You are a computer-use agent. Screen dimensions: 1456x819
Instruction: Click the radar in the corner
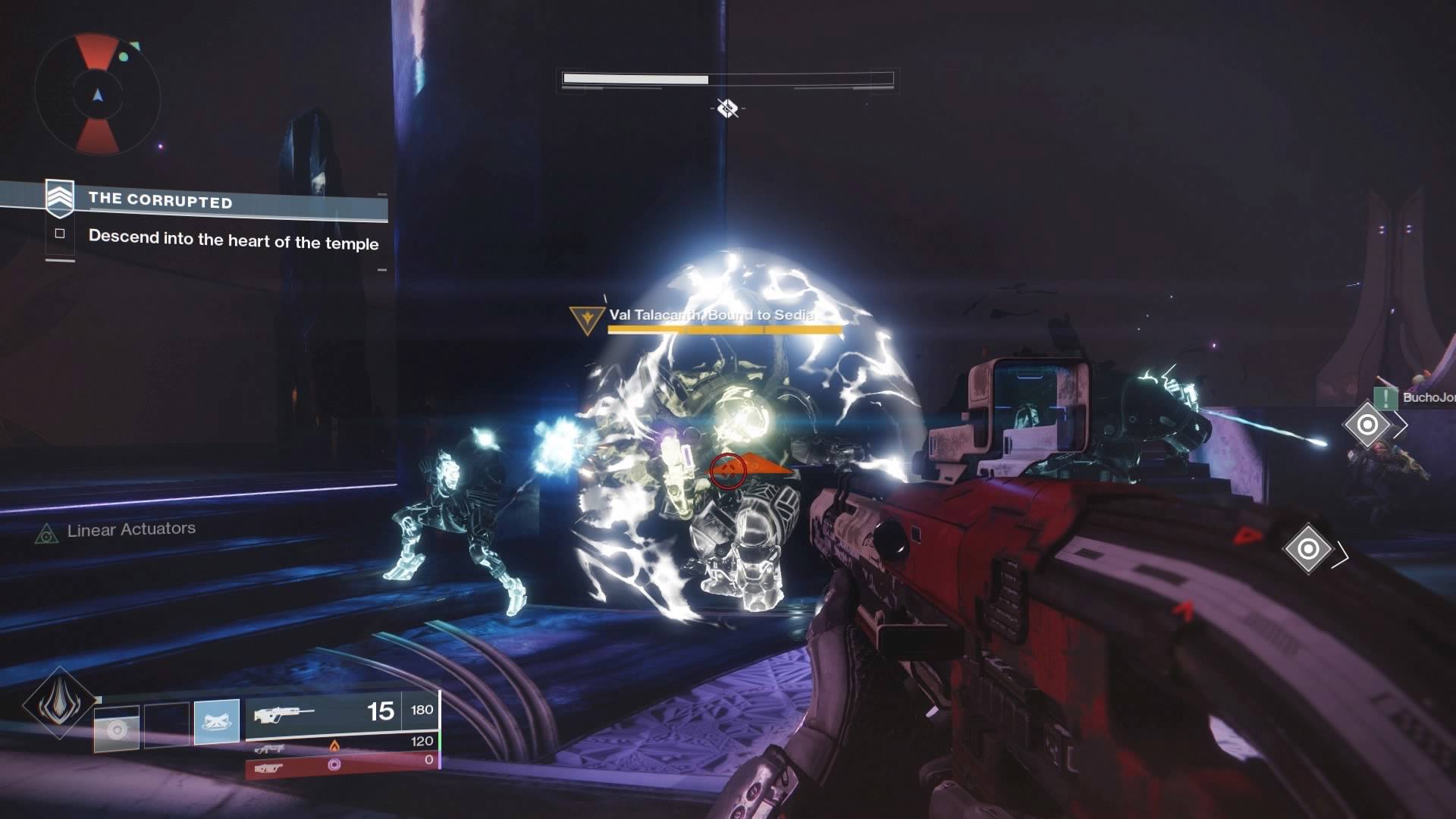tap(98, 94)
